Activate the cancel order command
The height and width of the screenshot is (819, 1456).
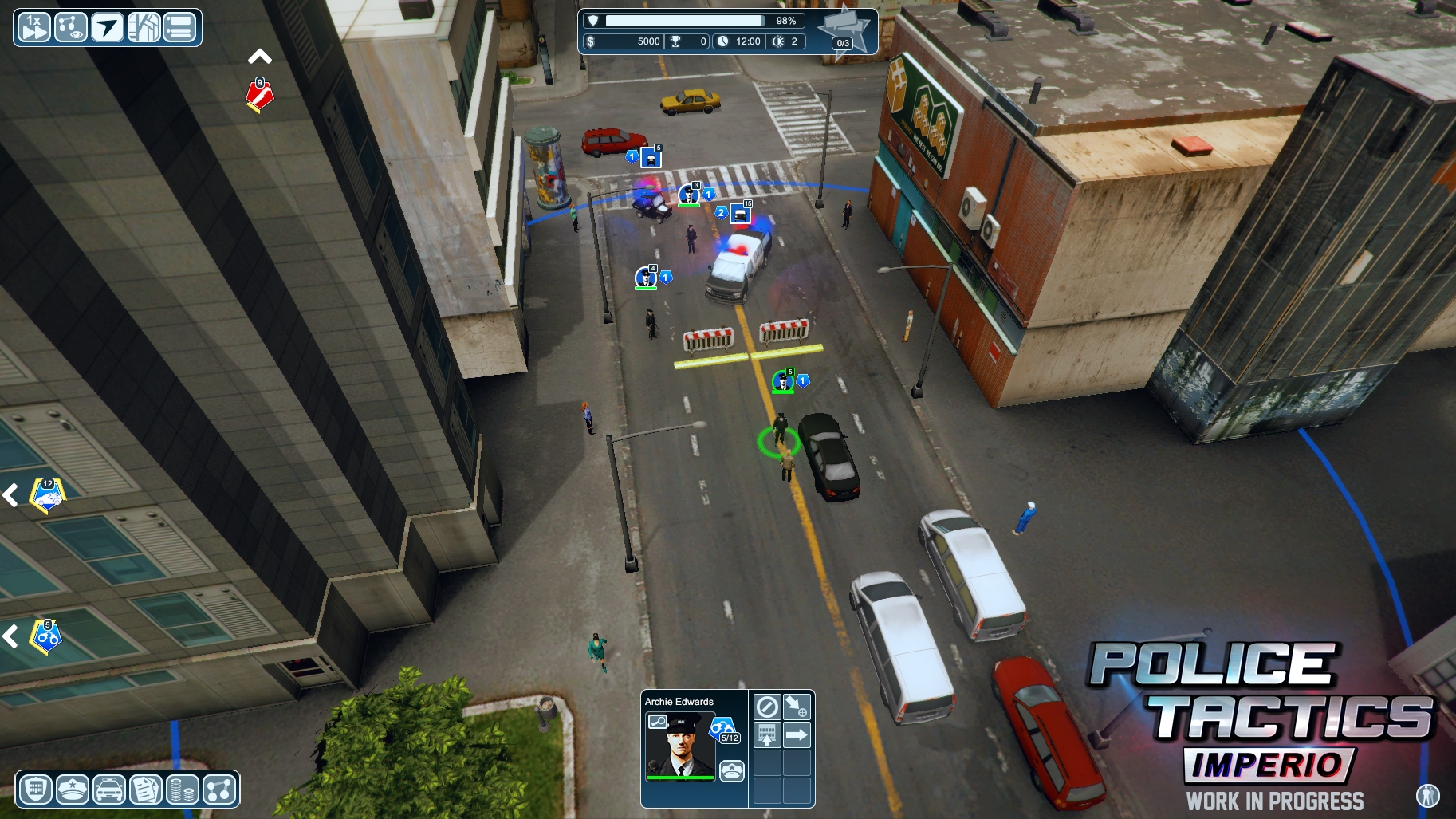point(767,707)
